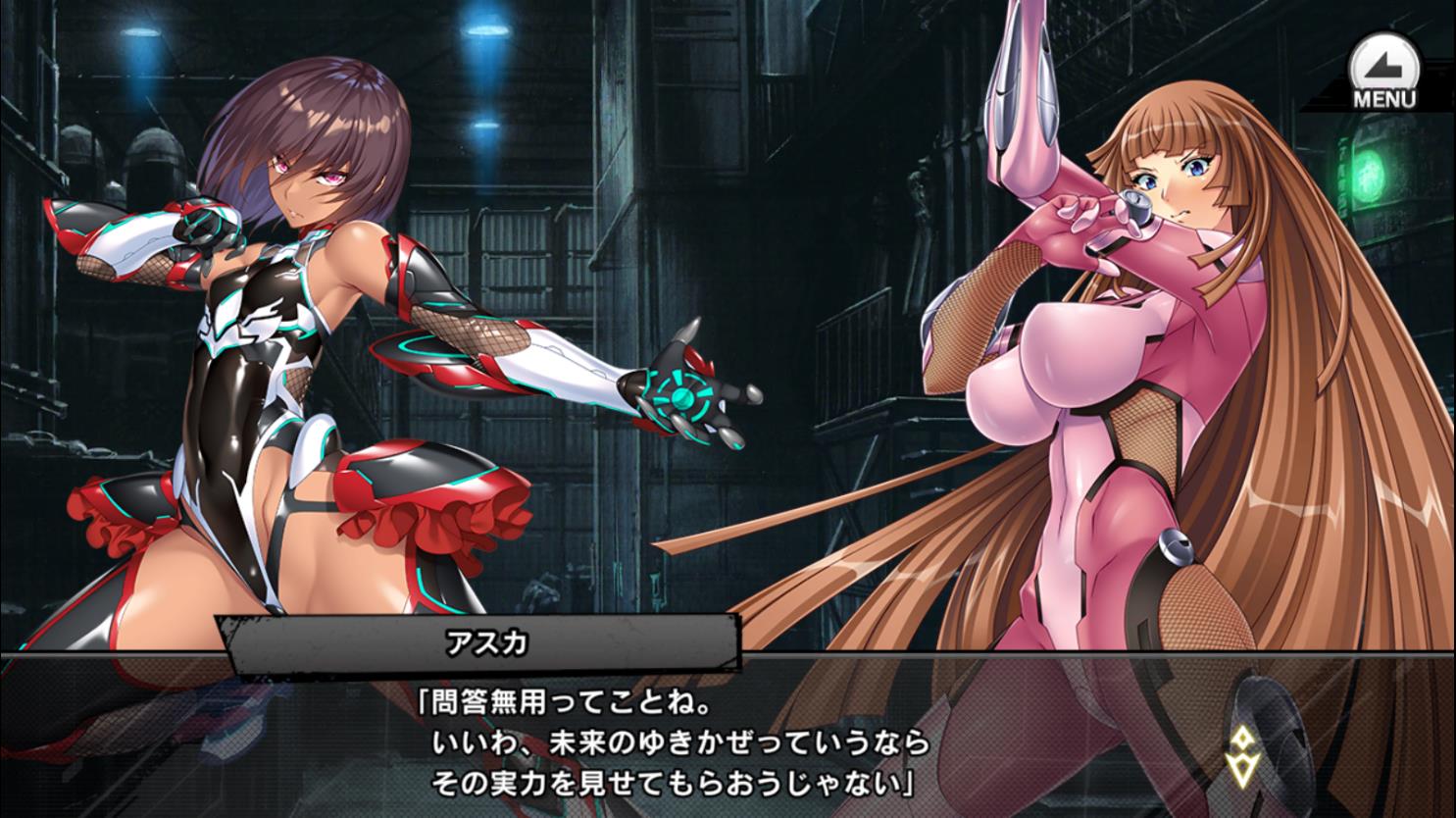Select the triangle symbol inside the MENU button

[x=1383, y=61]
